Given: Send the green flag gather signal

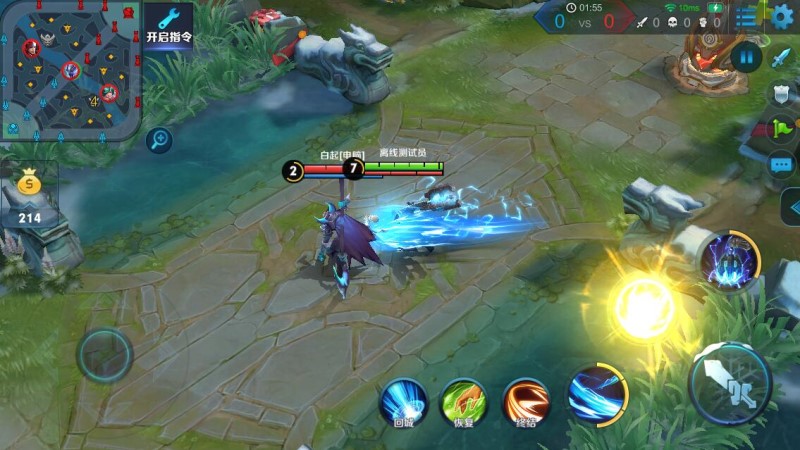Looking at the screenshot, I should tap(783, 129).
